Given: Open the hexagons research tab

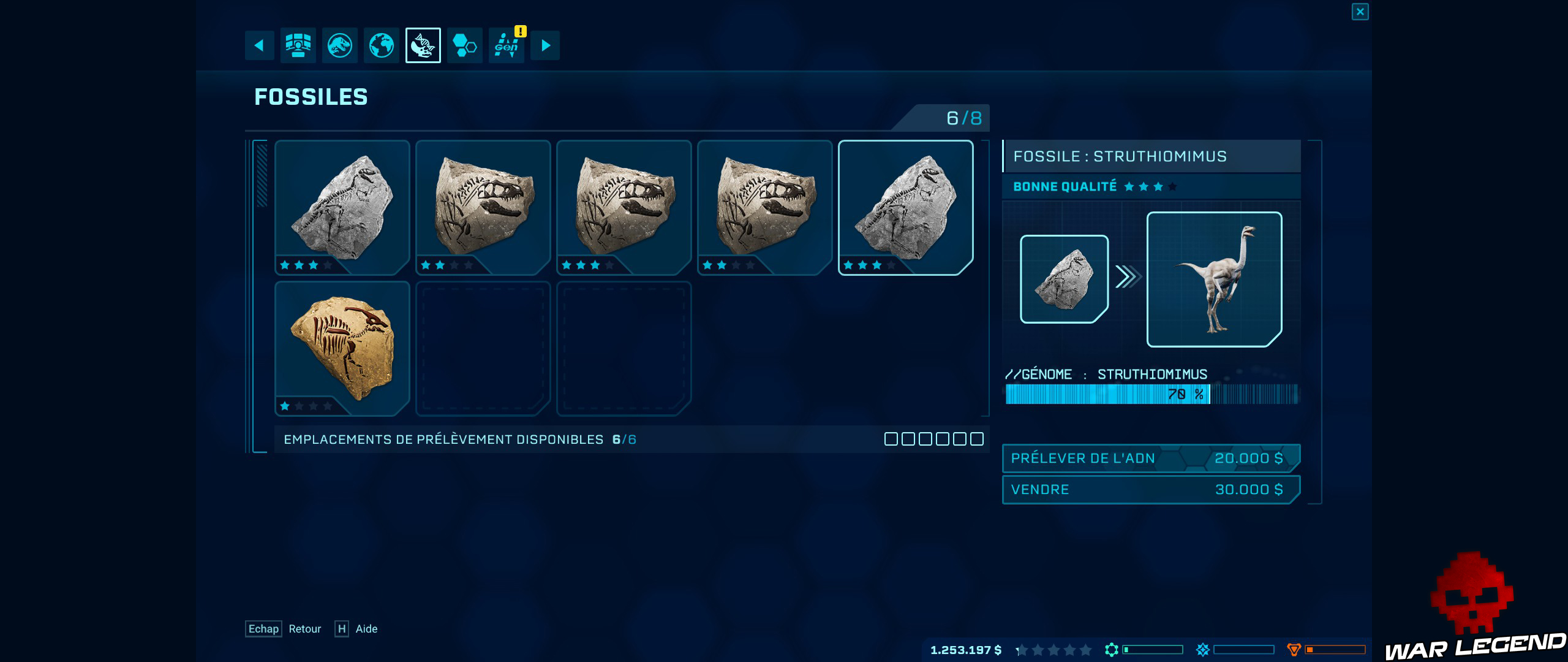Looking at the screenshot, I should (x=464, y=45).
